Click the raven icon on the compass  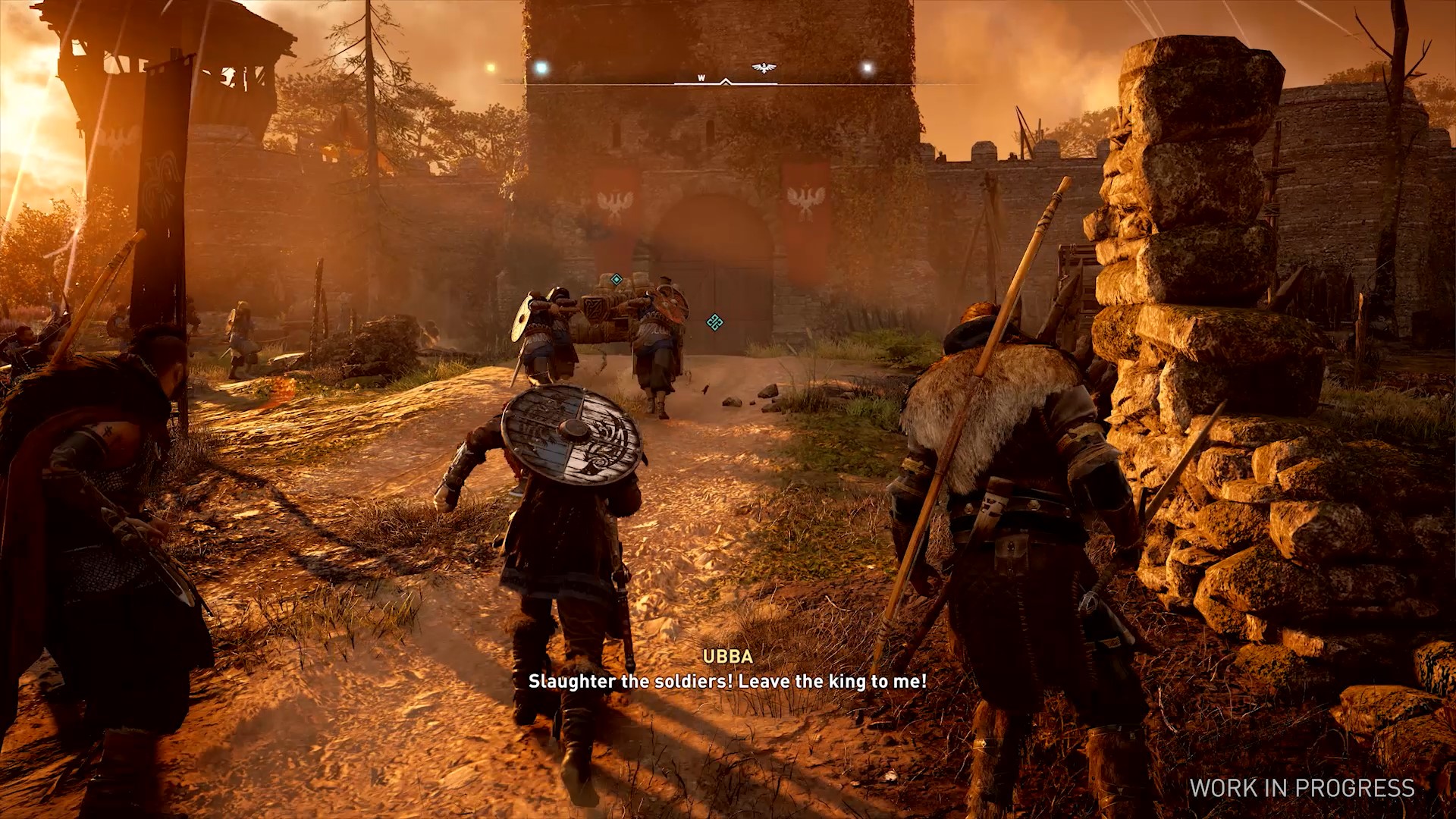(x=764, y=68)
